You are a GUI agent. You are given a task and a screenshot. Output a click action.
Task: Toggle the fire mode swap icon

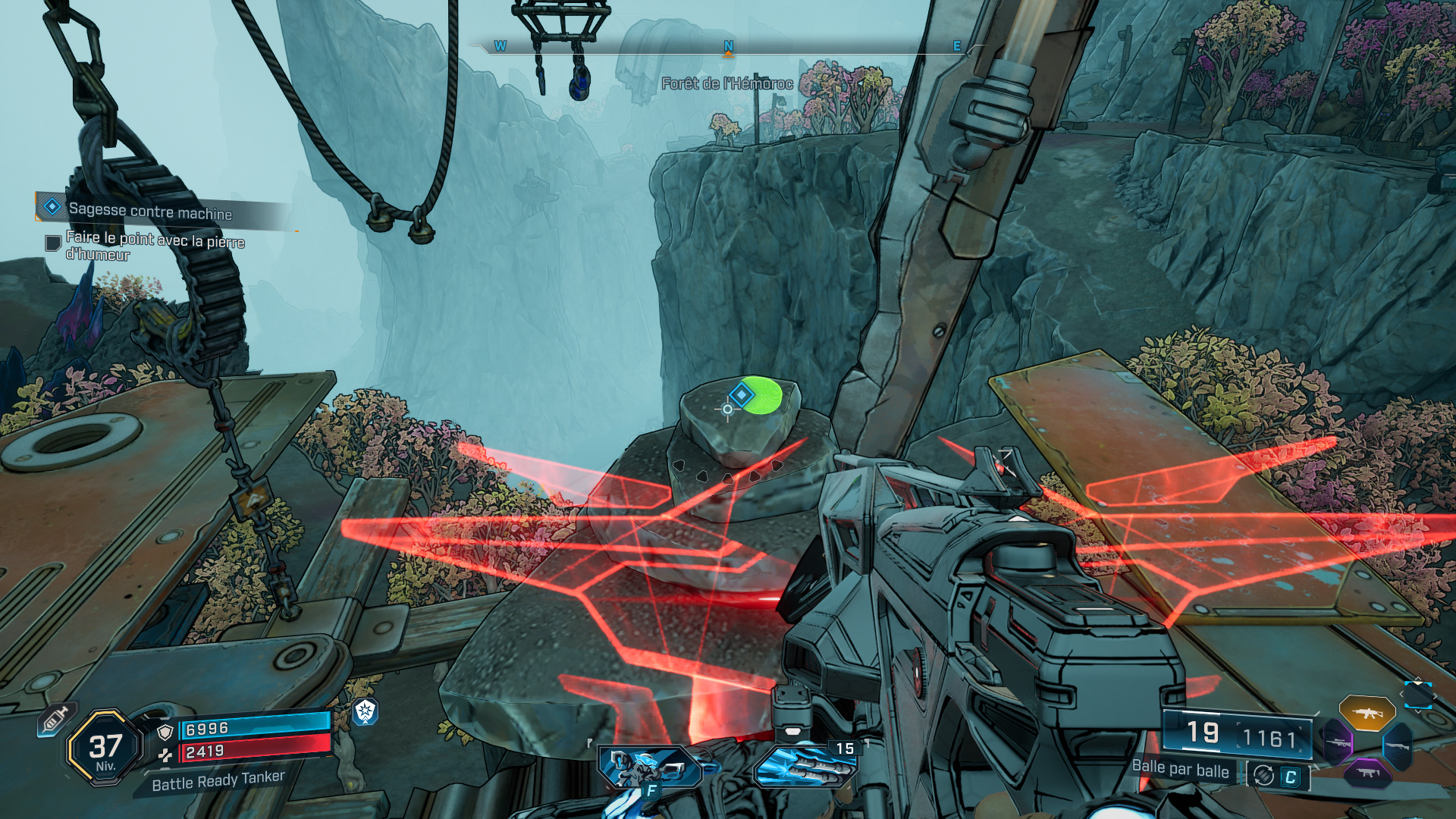tap(1264, 776)
